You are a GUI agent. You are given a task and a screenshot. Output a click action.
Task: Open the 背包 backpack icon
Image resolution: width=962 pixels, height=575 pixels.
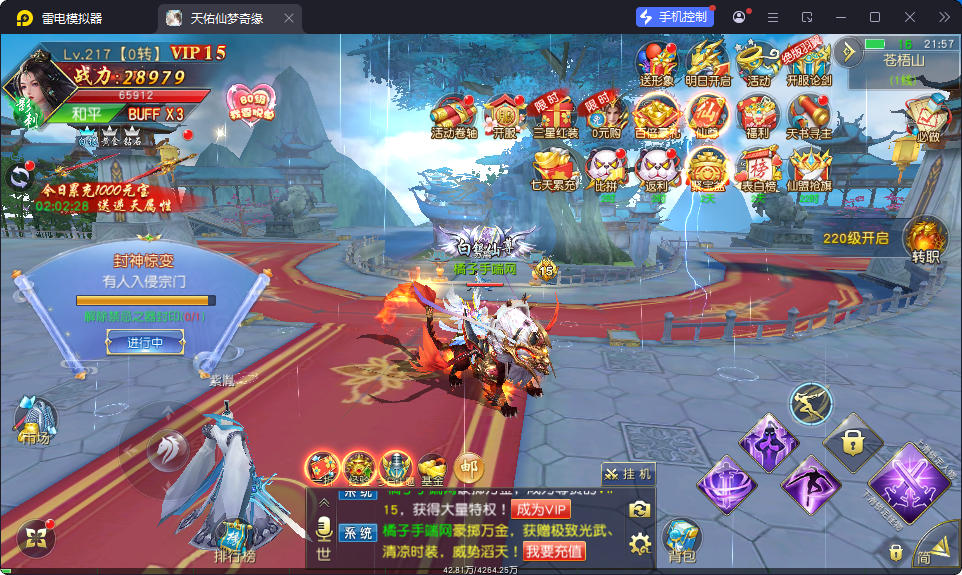pyautogui.click(x=681, y=536)
